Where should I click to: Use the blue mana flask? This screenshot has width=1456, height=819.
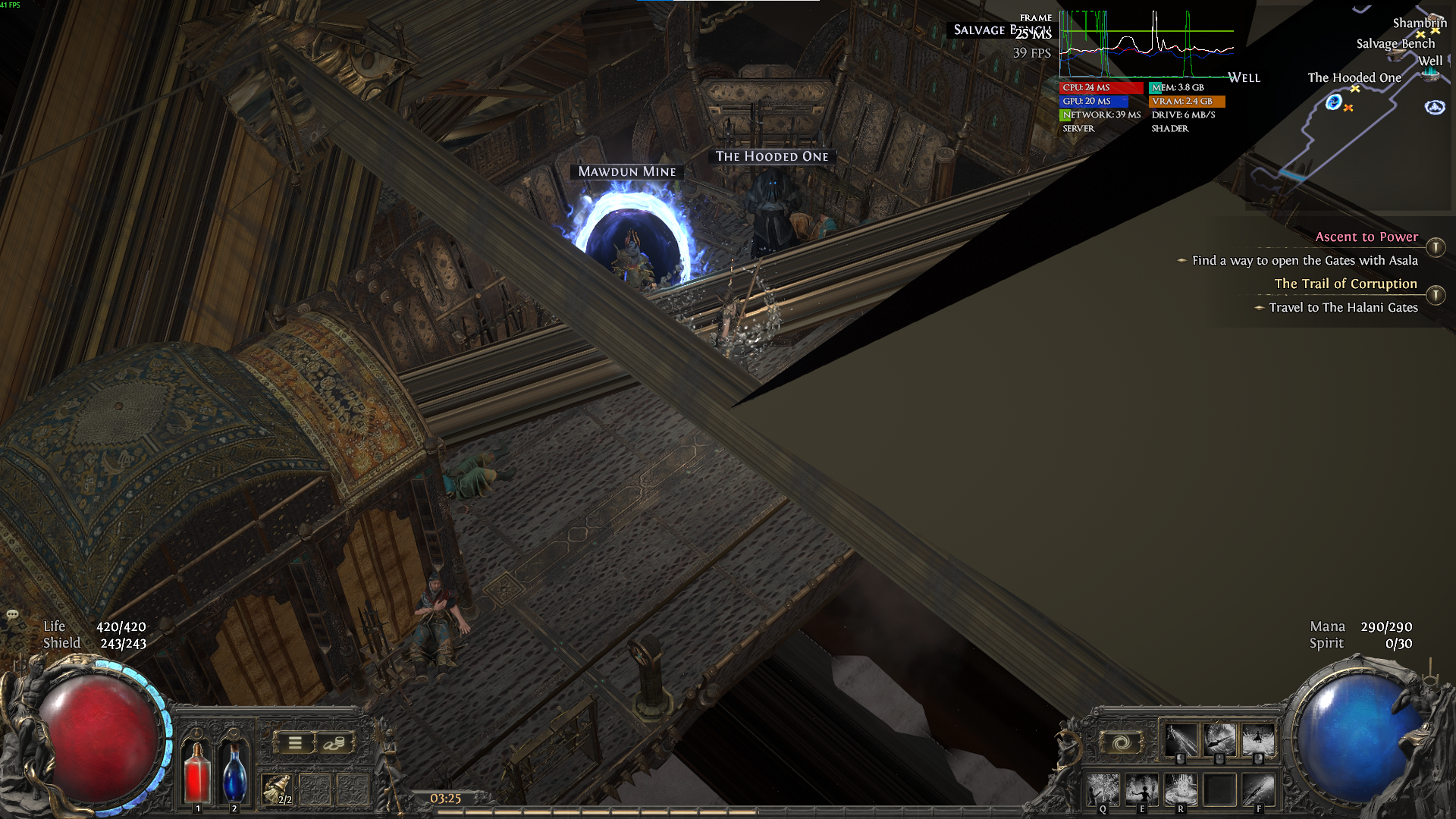234,772
